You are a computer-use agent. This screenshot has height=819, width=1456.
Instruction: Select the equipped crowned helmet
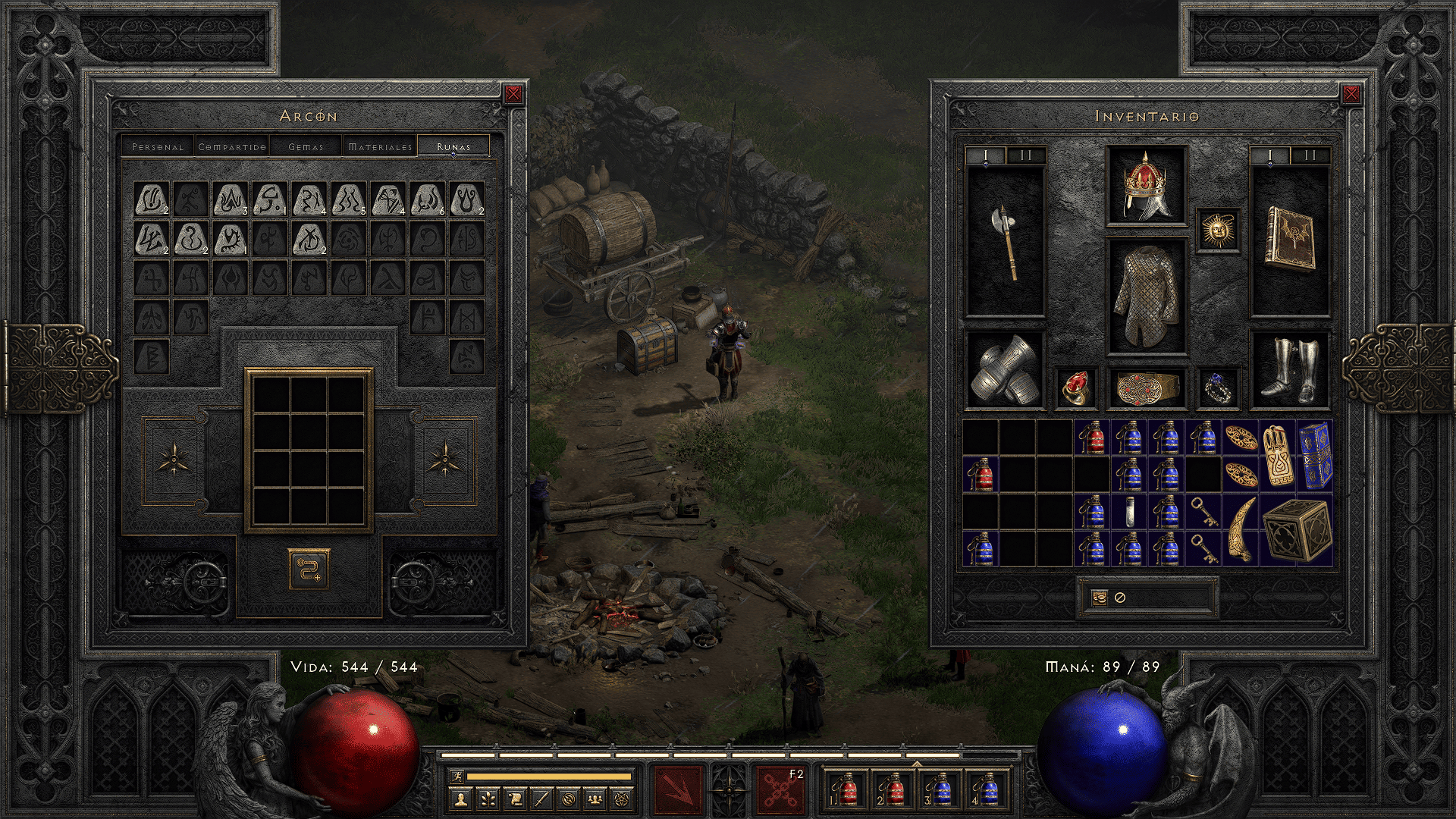[1146, 186]
